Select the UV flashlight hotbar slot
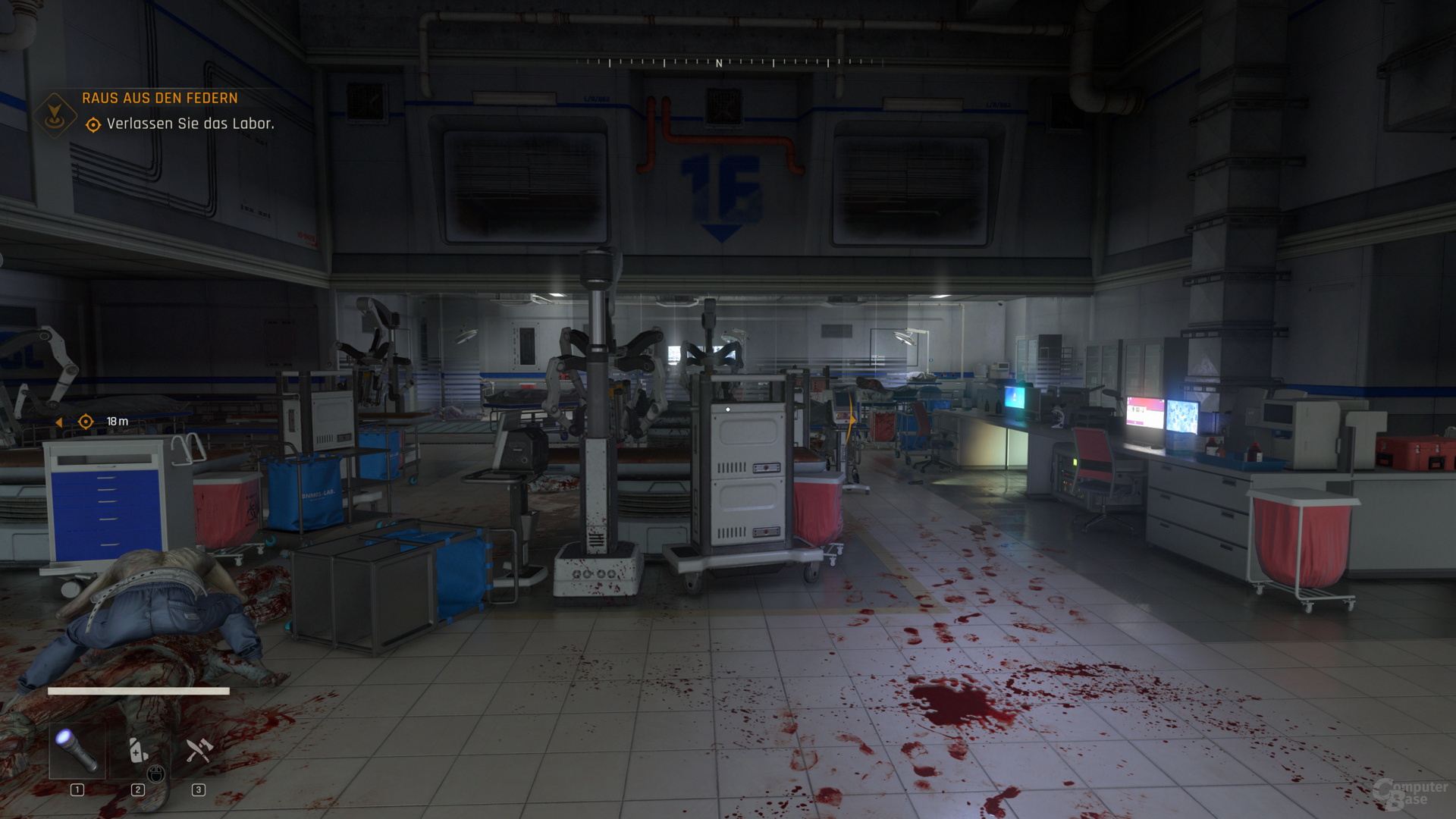This screenshot has height=819, width=1456. [77, 751]
